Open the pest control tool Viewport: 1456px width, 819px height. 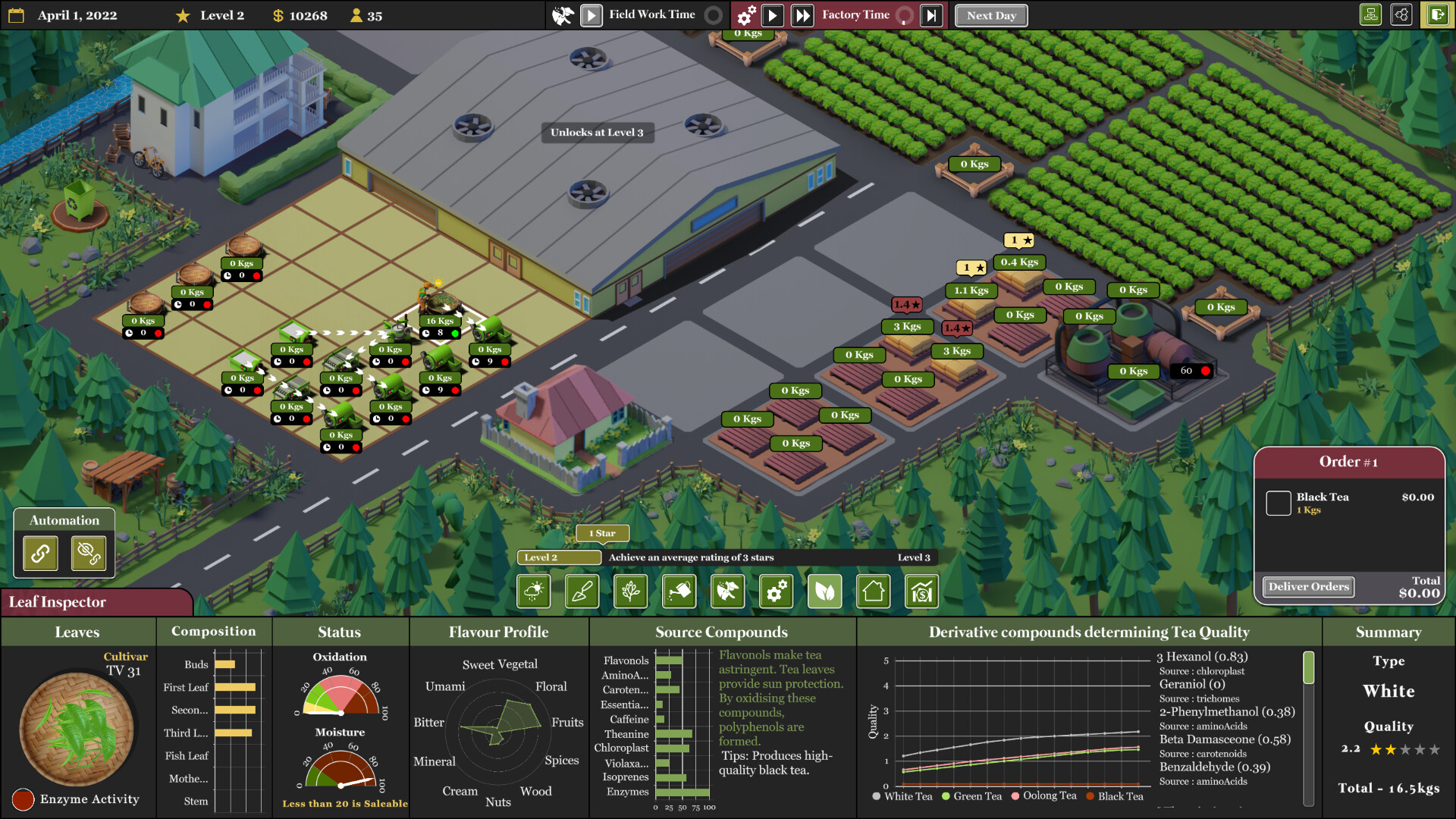pyautogui.click(x=727, y=591)
